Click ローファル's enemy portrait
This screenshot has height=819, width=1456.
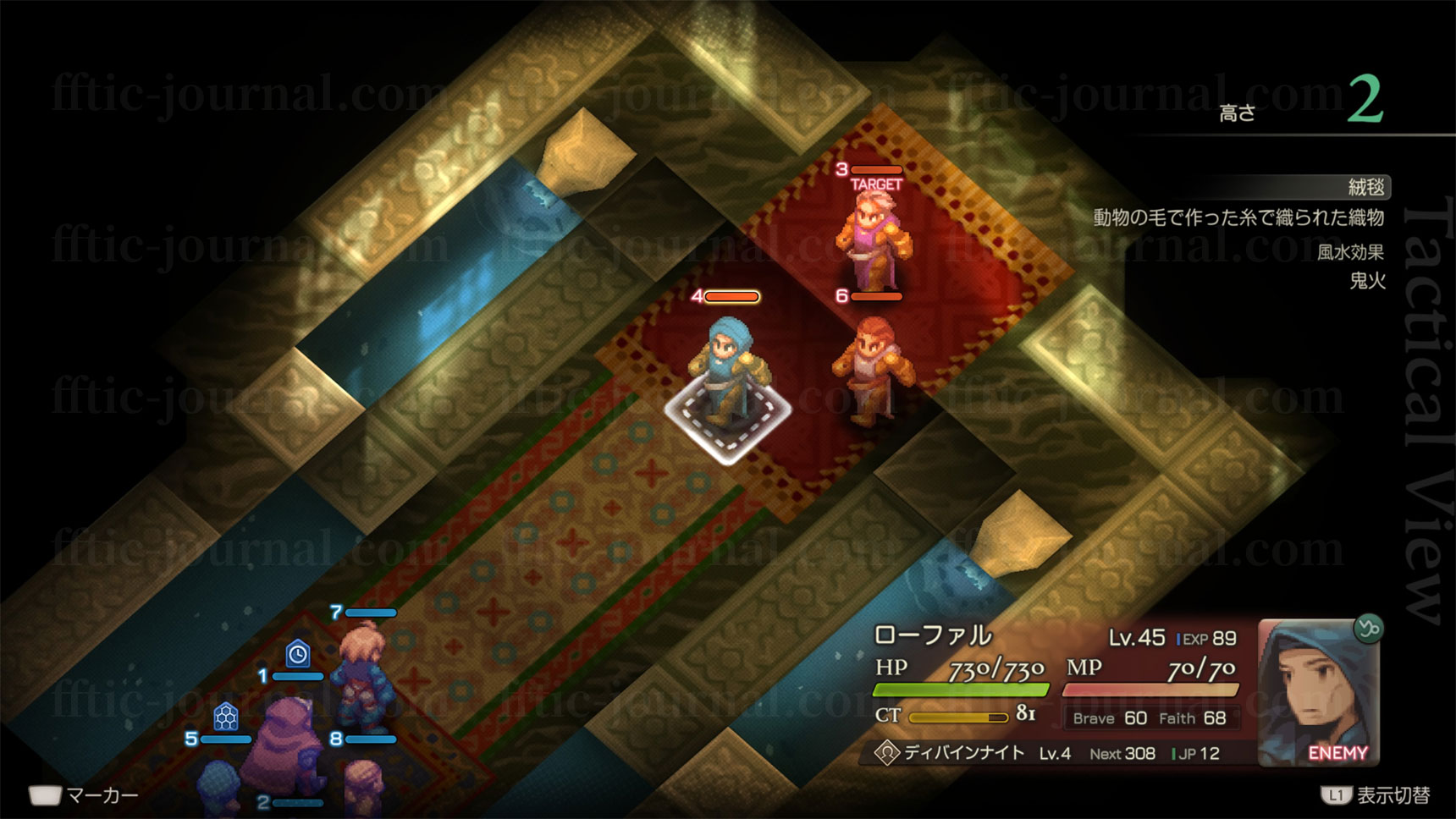pos(1315,690)
